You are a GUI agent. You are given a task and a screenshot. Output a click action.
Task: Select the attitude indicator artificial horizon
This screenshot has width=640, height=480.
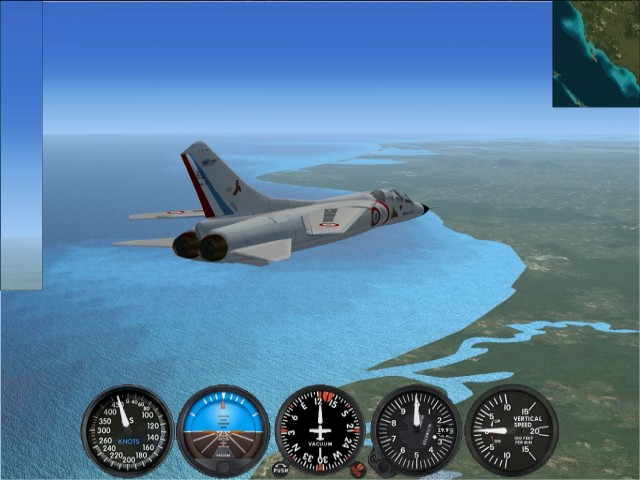223,430
